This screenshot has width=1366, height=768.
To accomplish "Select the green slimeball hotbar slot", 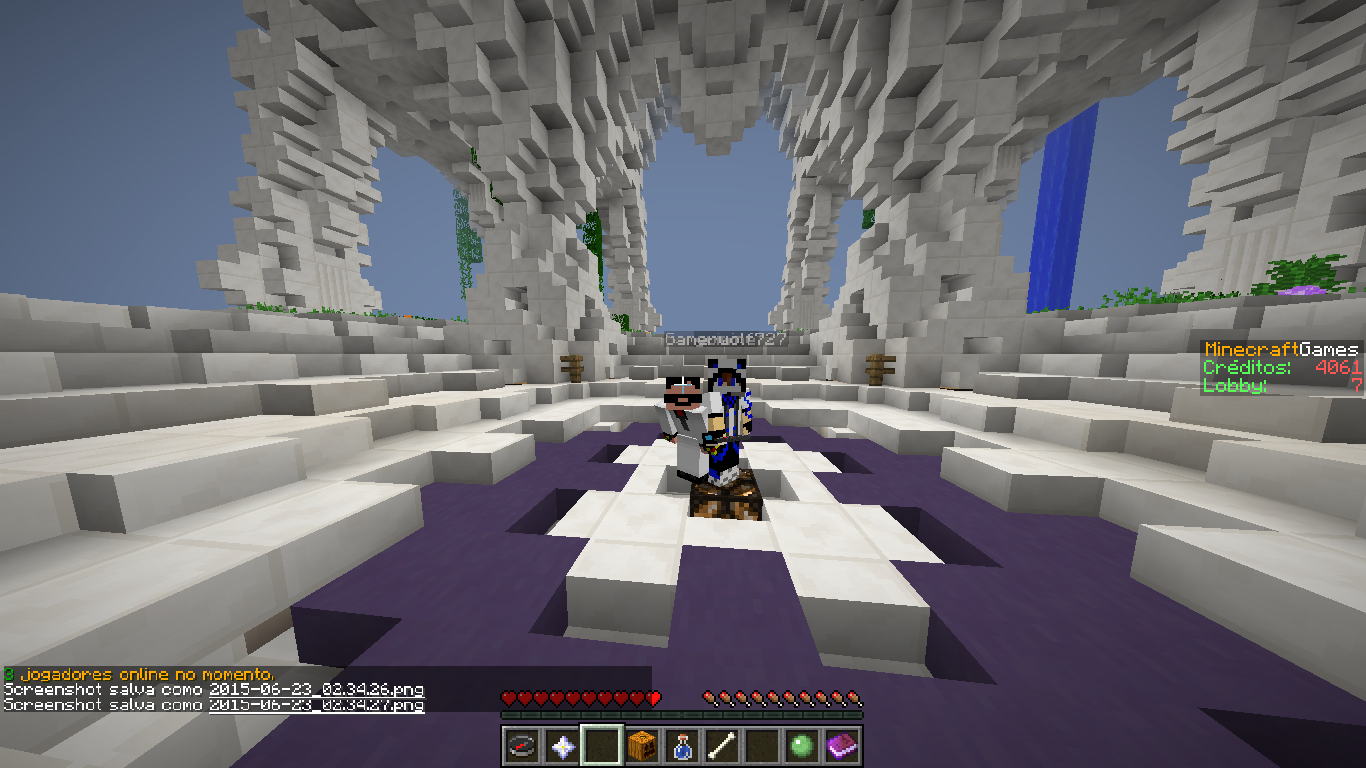I will click(x=802, y=746).
